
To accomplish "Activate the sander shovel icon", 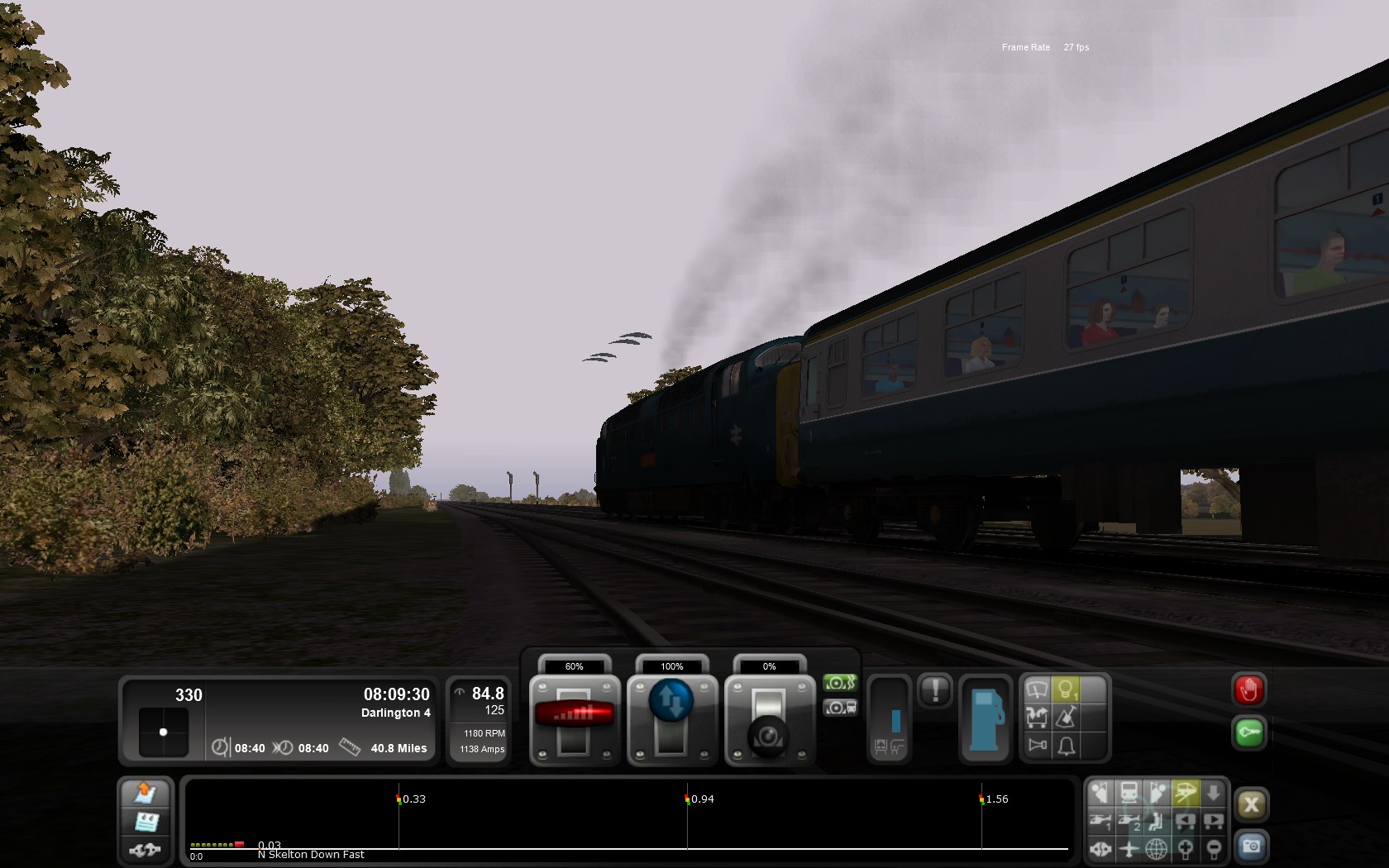I will pyautogui.click(x=1067, y=718).
